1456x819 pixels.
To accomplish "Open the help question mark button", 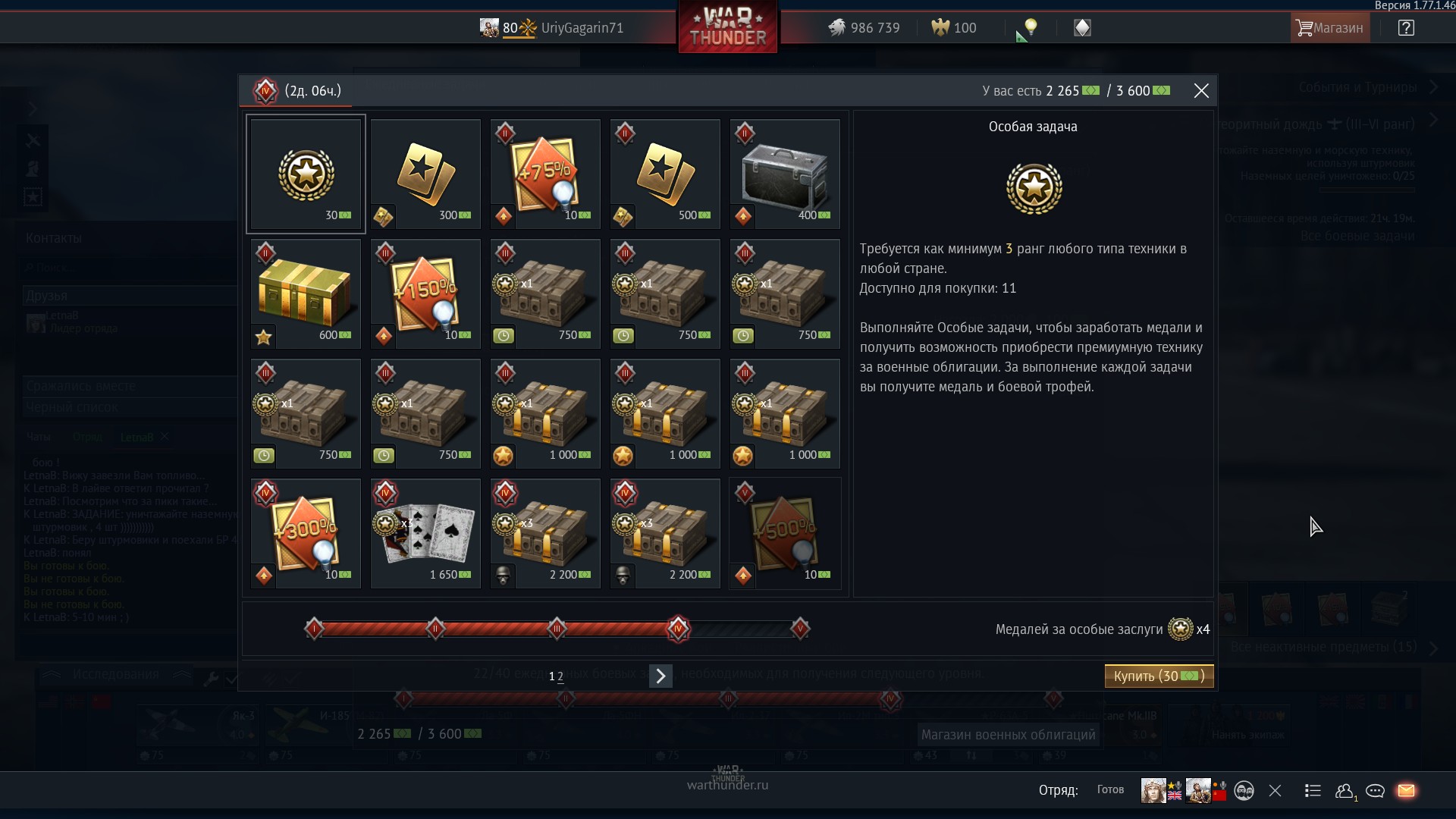I will [x=1406, y=28].
